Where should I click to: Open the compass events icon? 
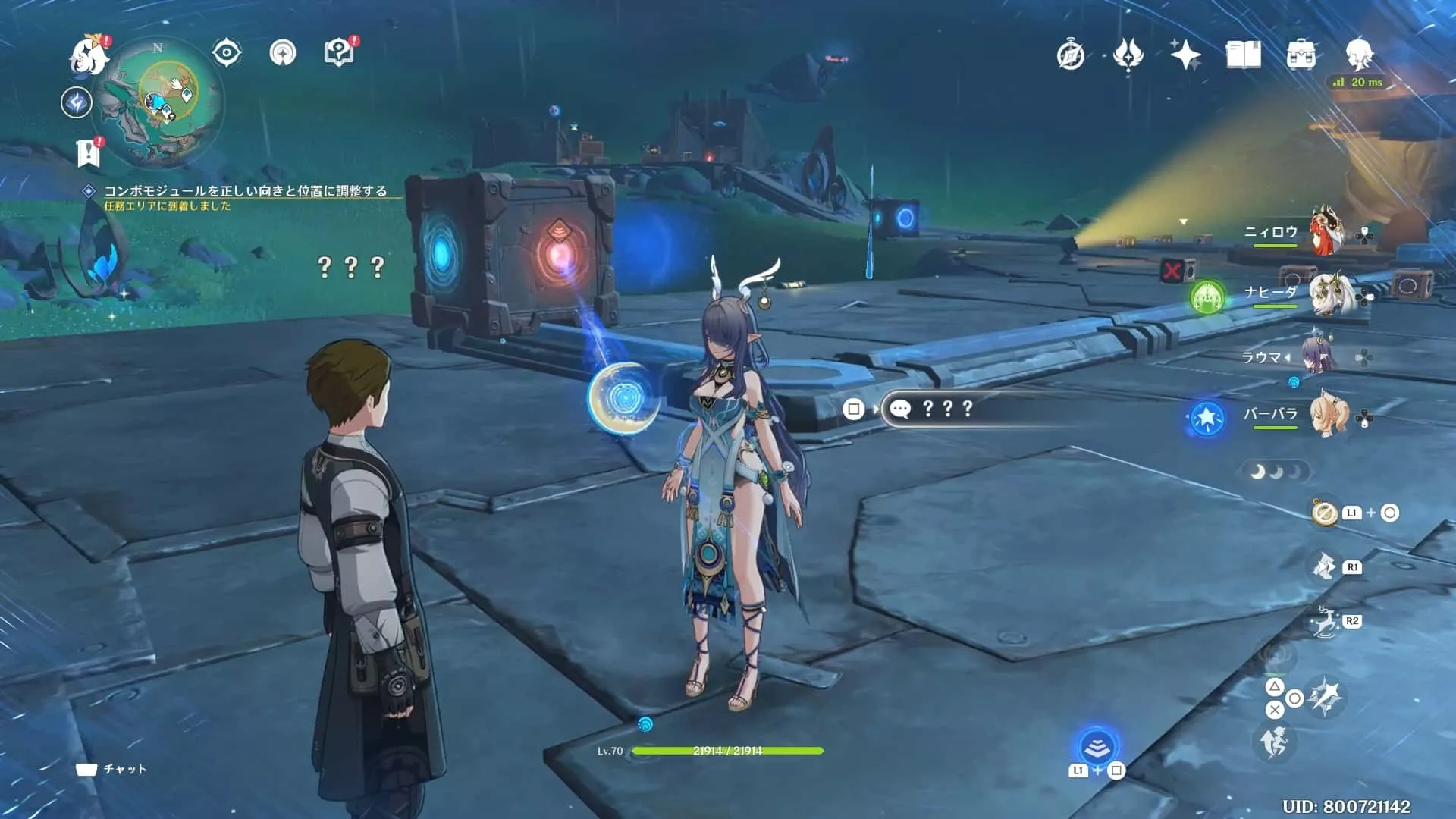tap(1071, 55)
